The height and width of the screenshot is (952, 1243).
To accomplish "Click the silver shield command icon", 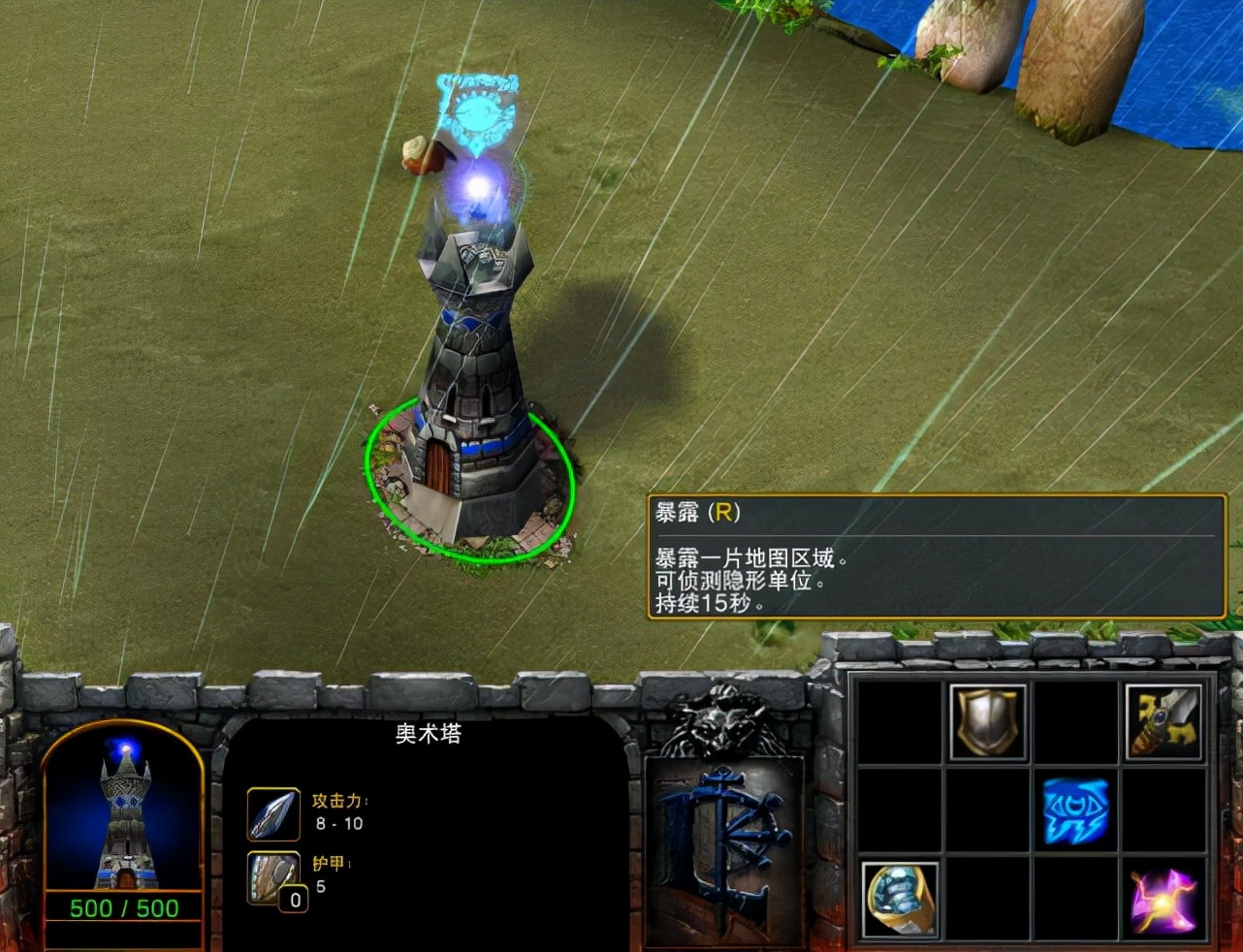I will [x=987, y=722].
